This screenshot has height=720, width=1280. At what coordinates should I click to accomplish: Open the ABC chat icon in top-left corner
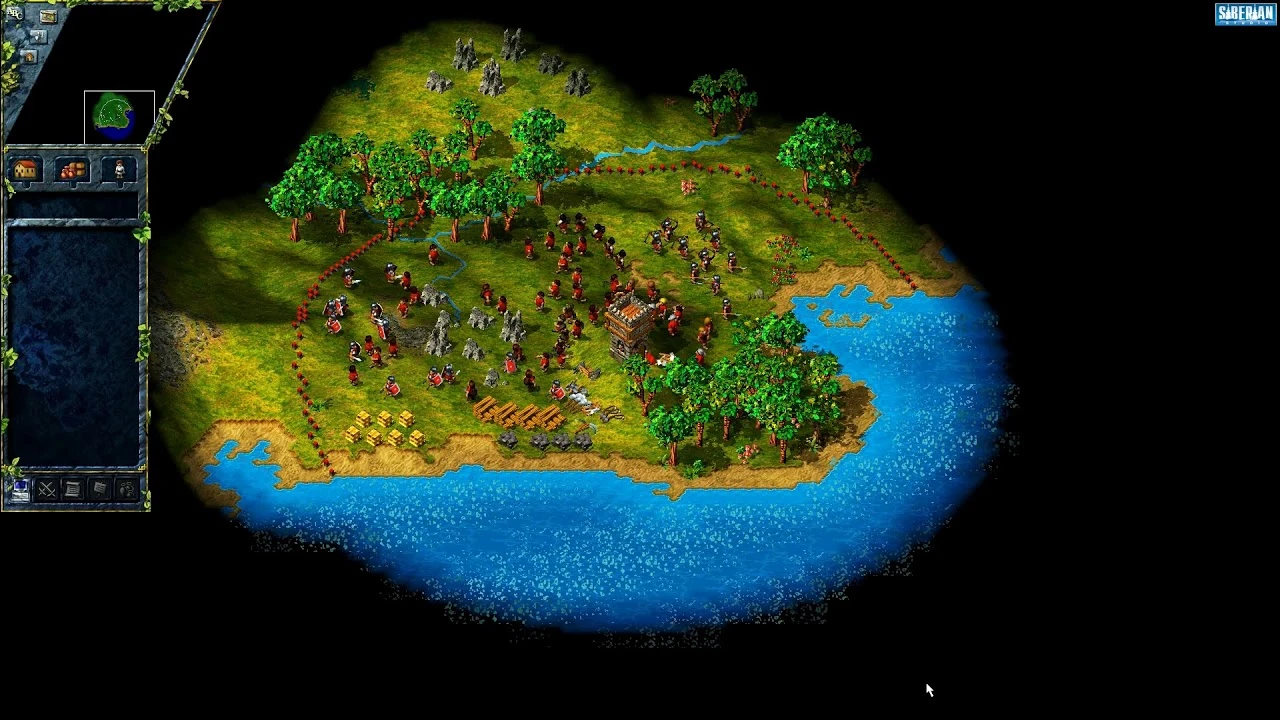coord(13,14)
